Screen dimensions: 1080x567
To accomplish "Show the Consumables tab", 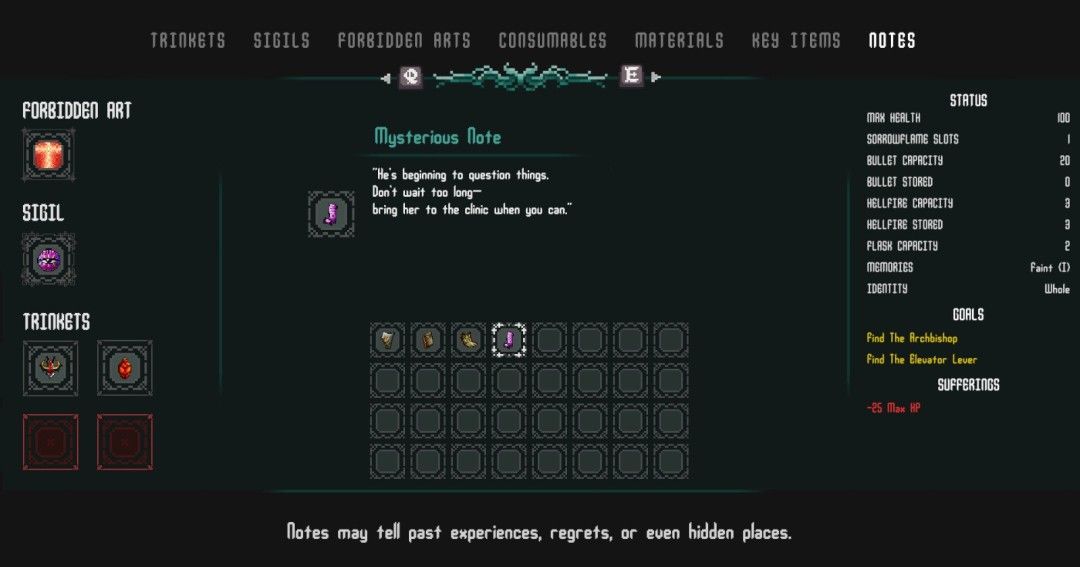I will pyautogui.click(x=552, y=41).
